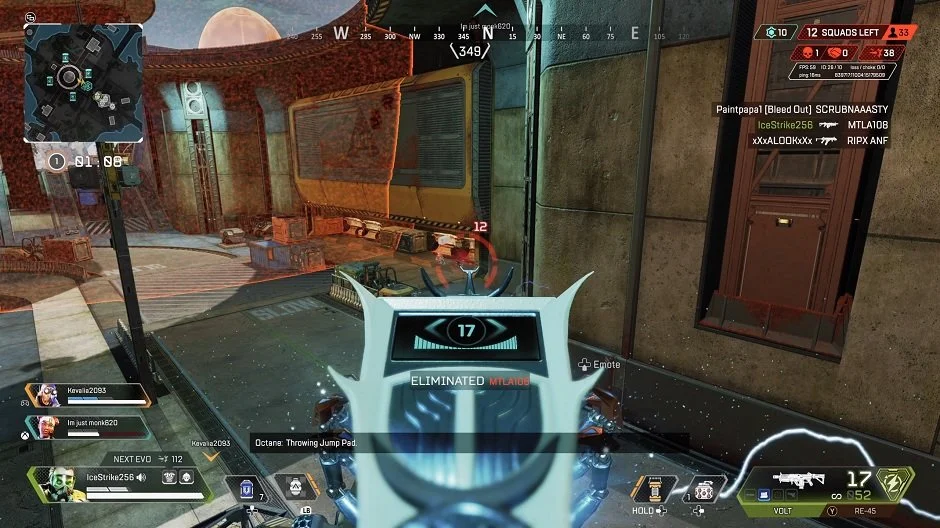Click the voice chat speaker icon
940x528 pixels.
tap(141, 478)
